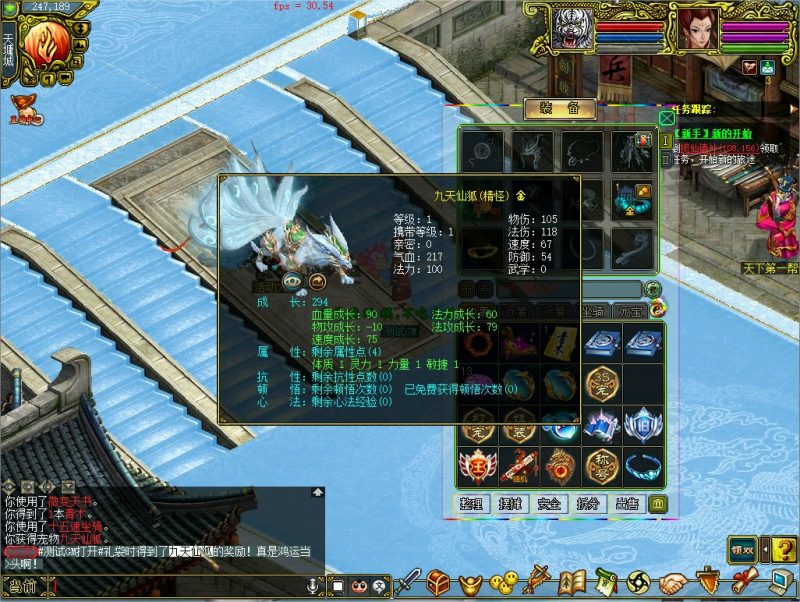This screenshot has width=800, height=602.
Task: Click the crossed-swords icon in bottom bar
Action: point(539,580)
